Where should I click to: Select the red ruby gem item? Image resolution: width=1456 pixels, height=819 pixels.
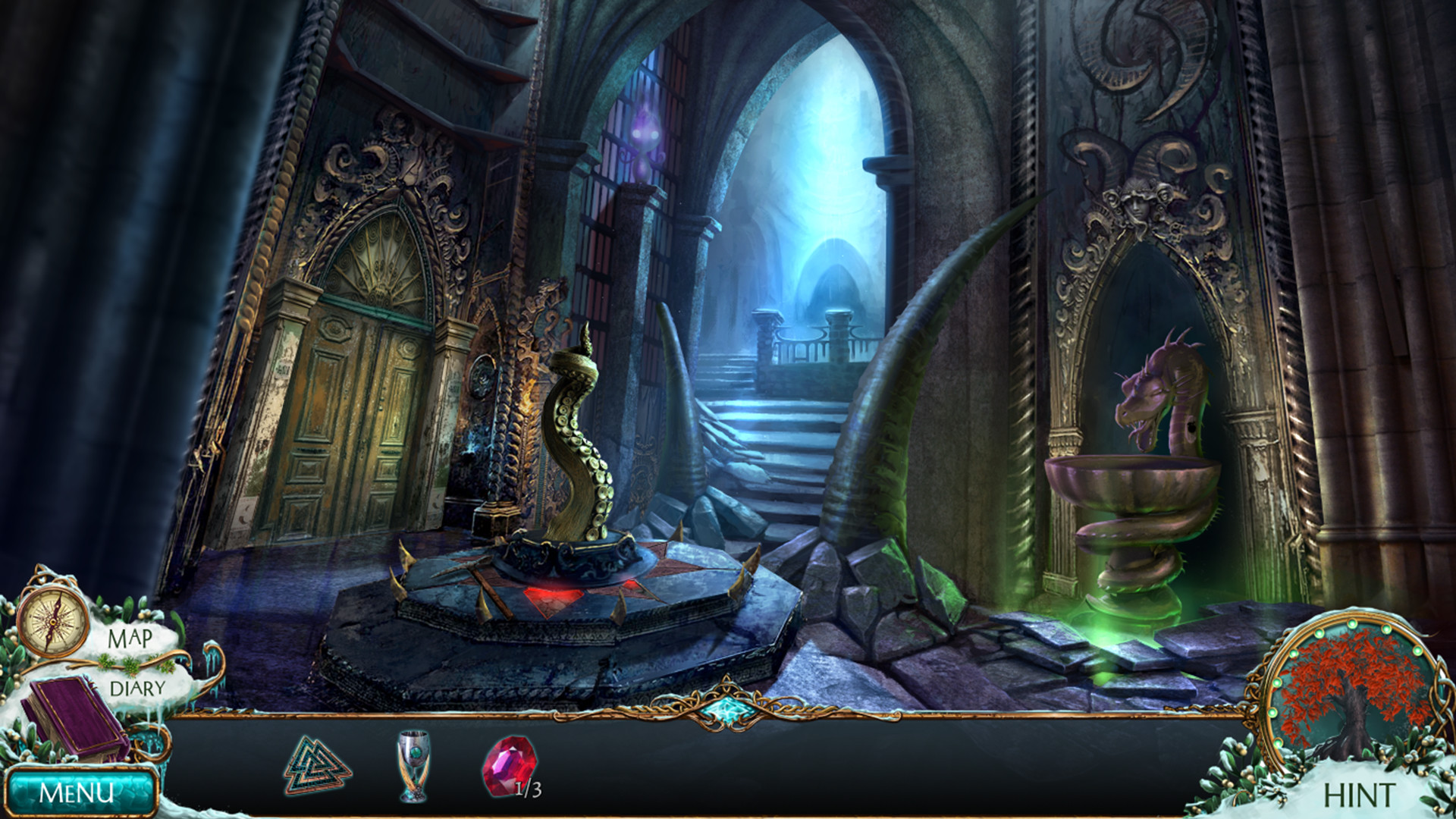[x=509, y=767]
